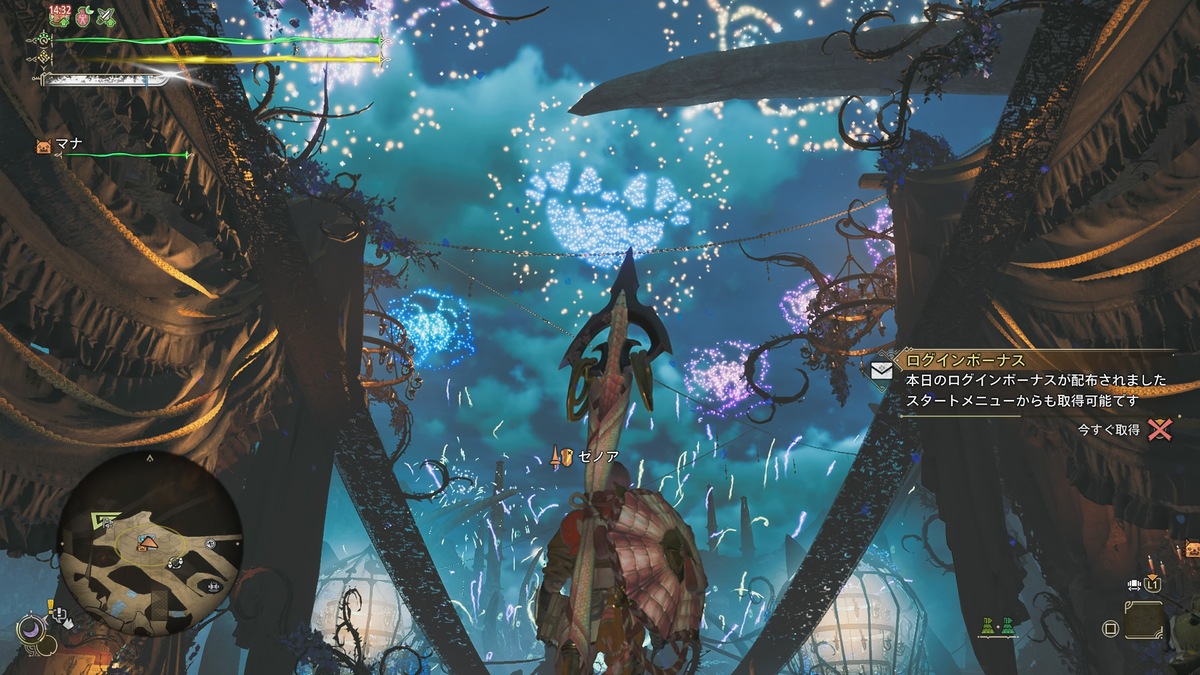Select the empty item bar slot

pos(1143,620)
